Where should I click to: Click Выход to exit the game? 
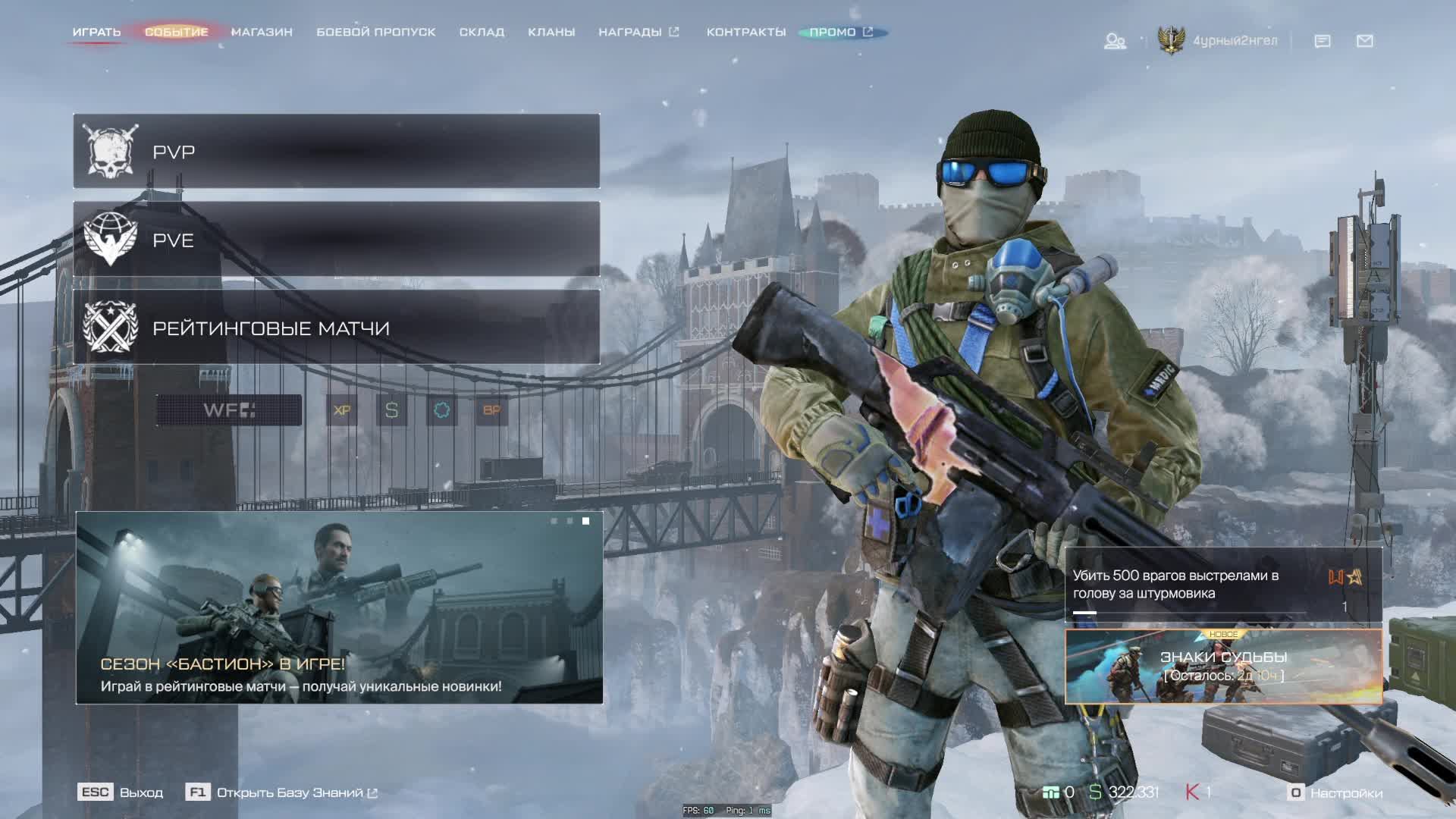click(121, 792)
